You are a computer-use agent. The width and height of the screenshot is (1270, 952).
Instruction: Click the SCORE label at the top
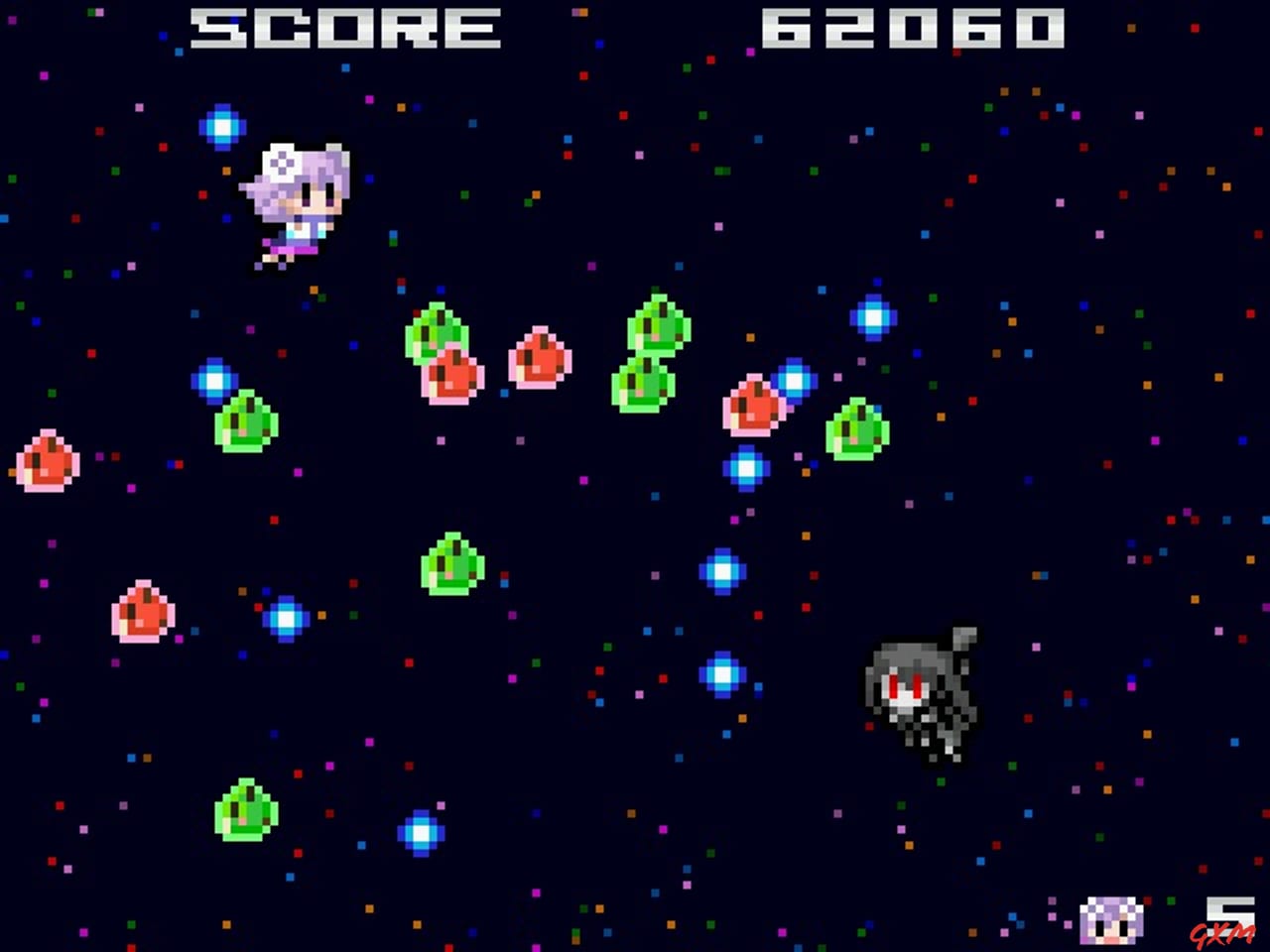click(x=342, y=27)
